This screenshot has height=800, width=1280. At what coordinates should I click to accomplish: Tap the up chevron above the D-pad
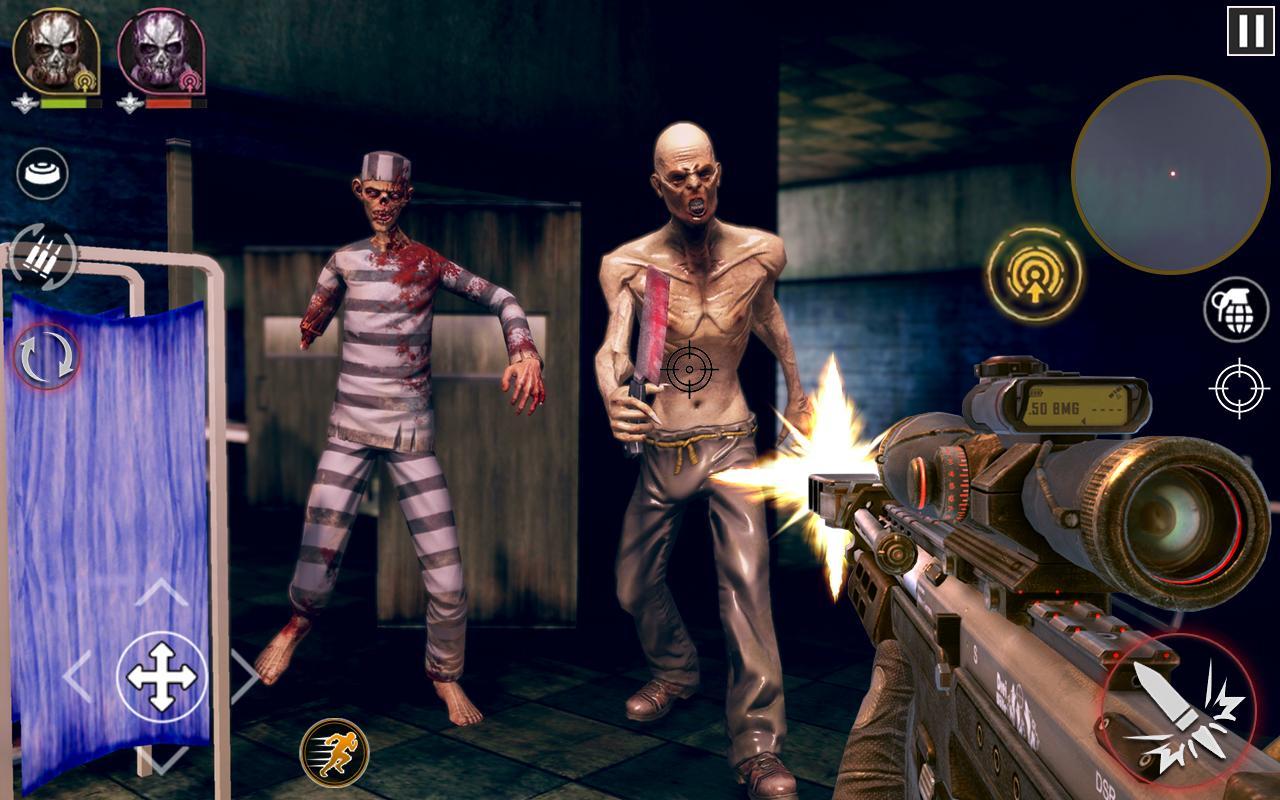pyautogui.click(x=160, y=591)
